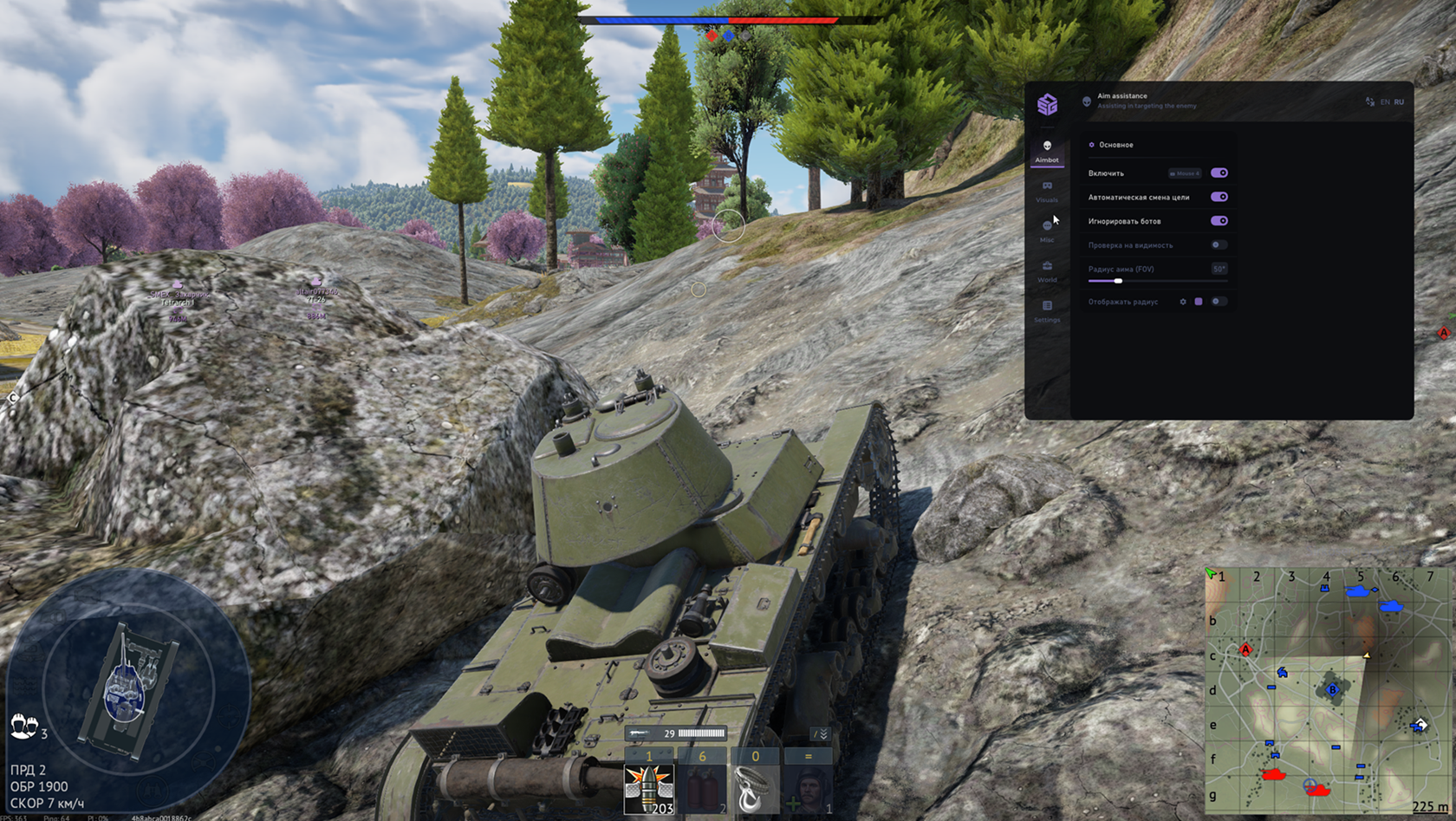Click capture point B marker on minimap
Viewport: 1456px width, 821px height.
(x=1333, y=690)
